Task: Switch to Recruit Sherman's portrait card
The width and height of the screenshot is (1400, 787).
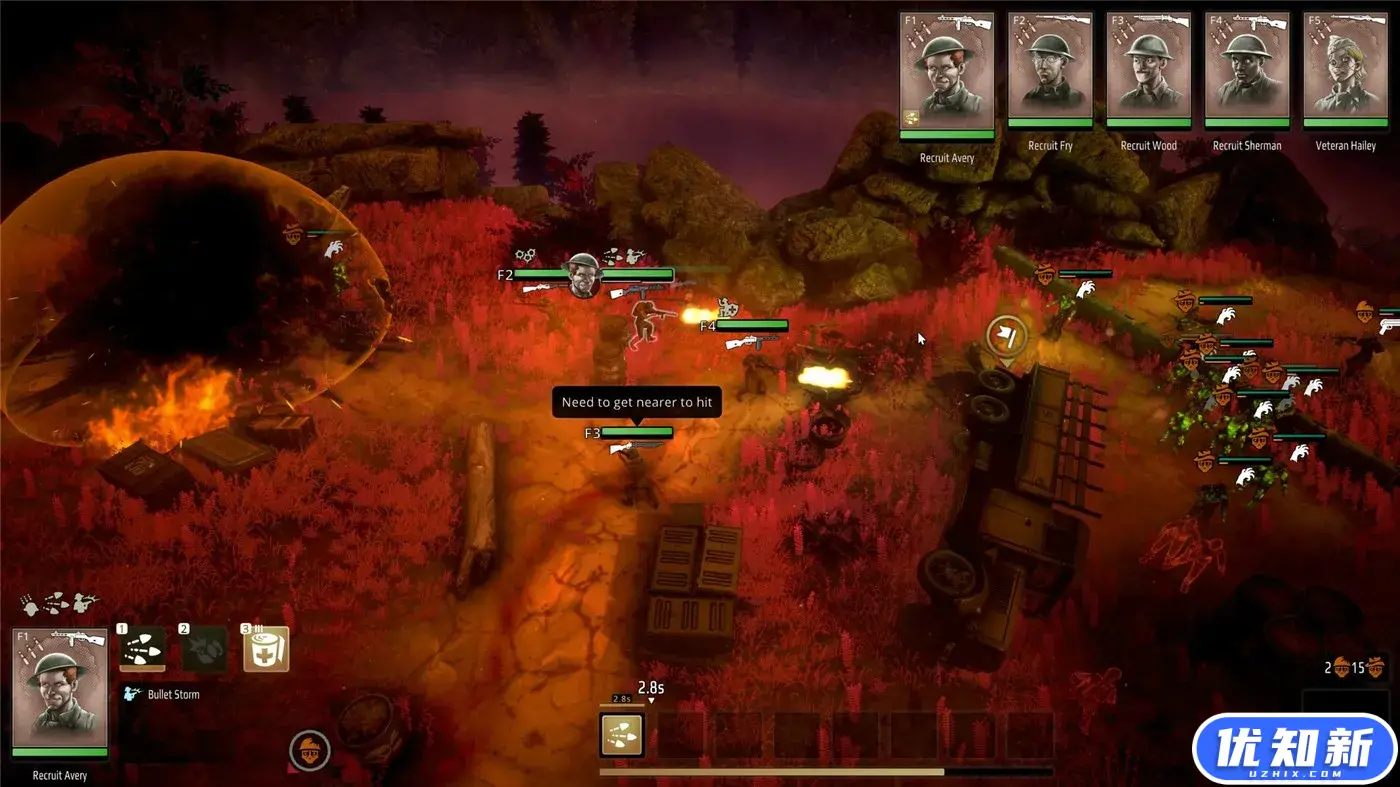Action: coord(1246,69)
